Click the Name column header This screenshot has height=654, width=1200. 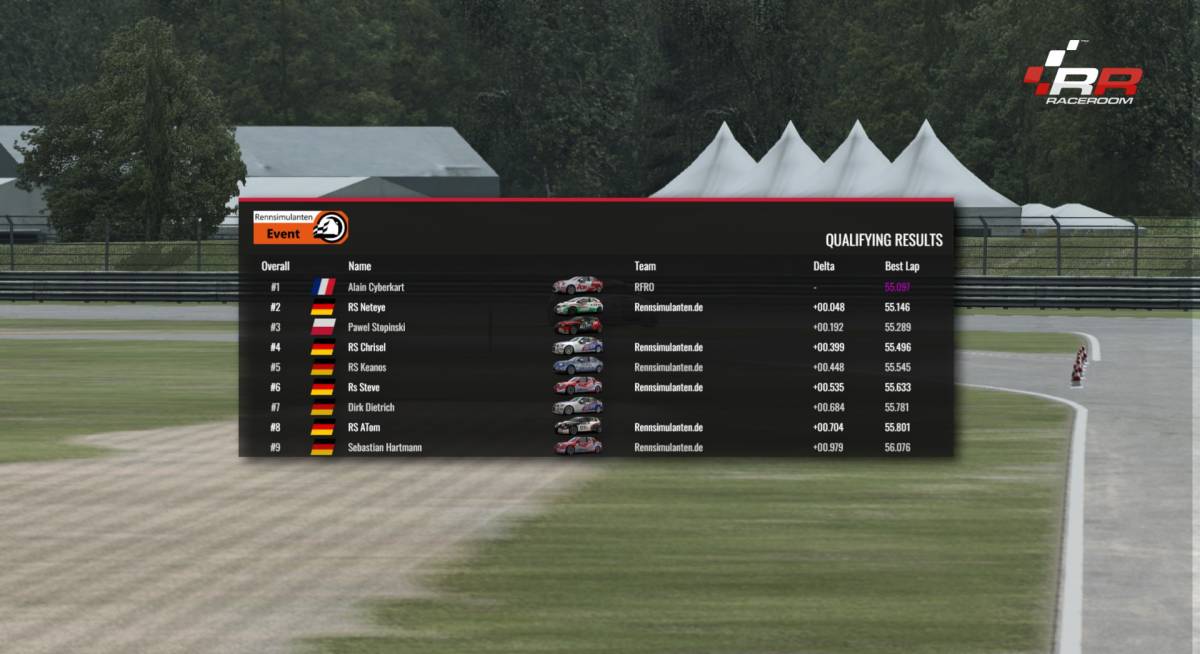tap(359, 266)
